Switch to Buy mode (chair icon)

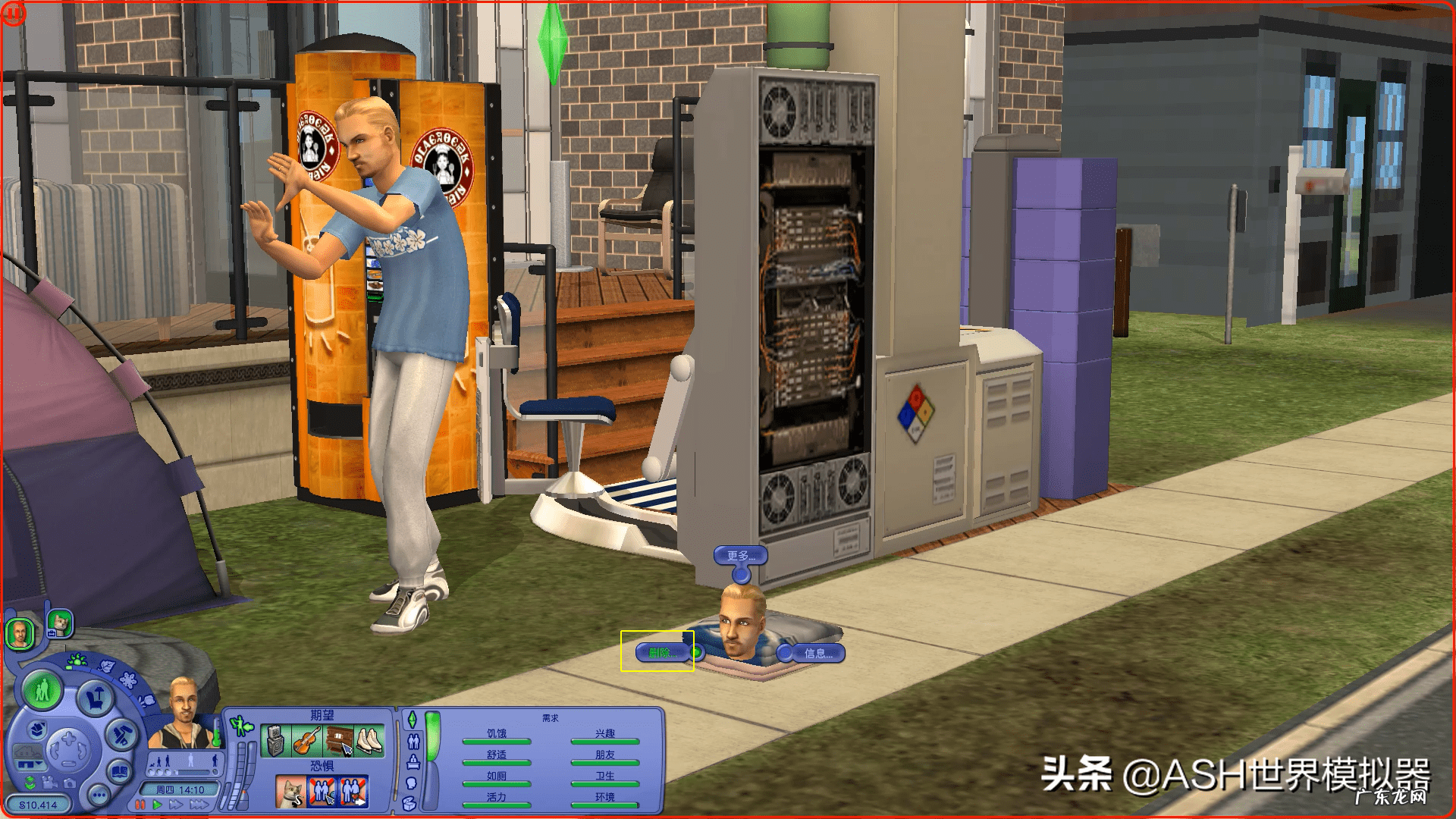(x=95, y=697)
